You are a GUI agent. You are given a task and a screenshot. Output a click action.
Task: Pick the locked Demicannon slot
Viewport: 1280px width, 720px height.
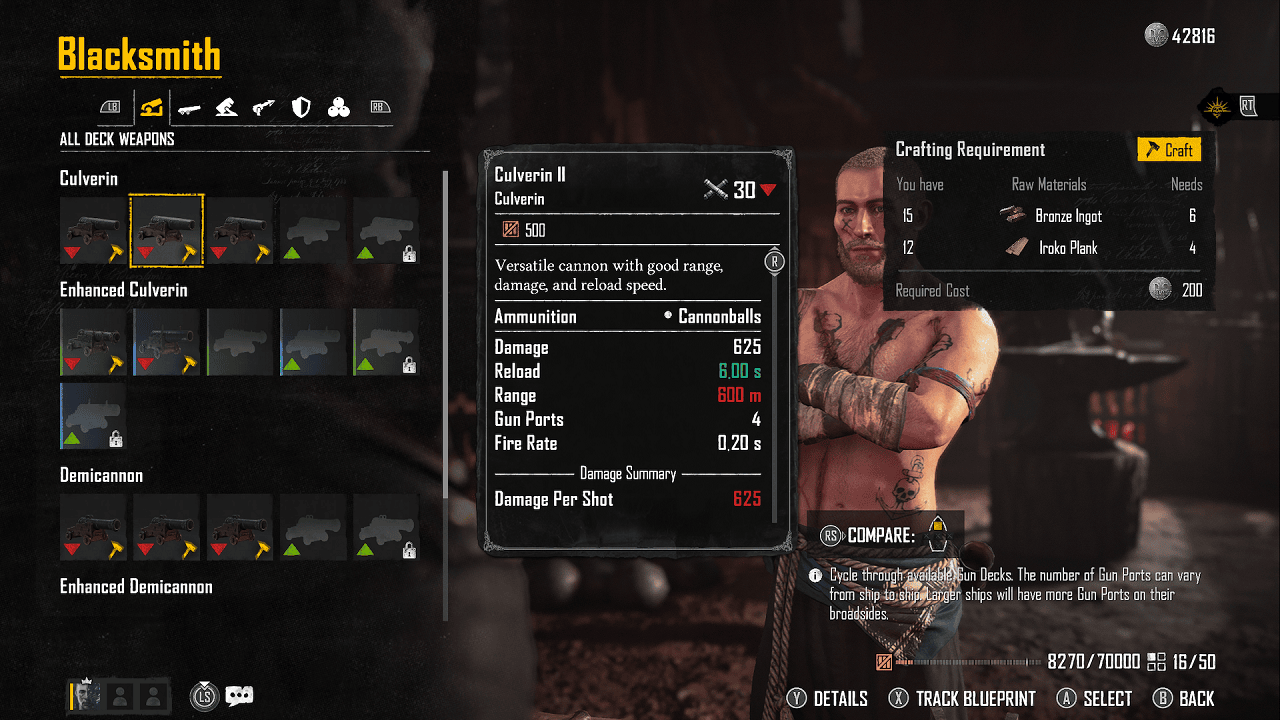pos(386,526)
